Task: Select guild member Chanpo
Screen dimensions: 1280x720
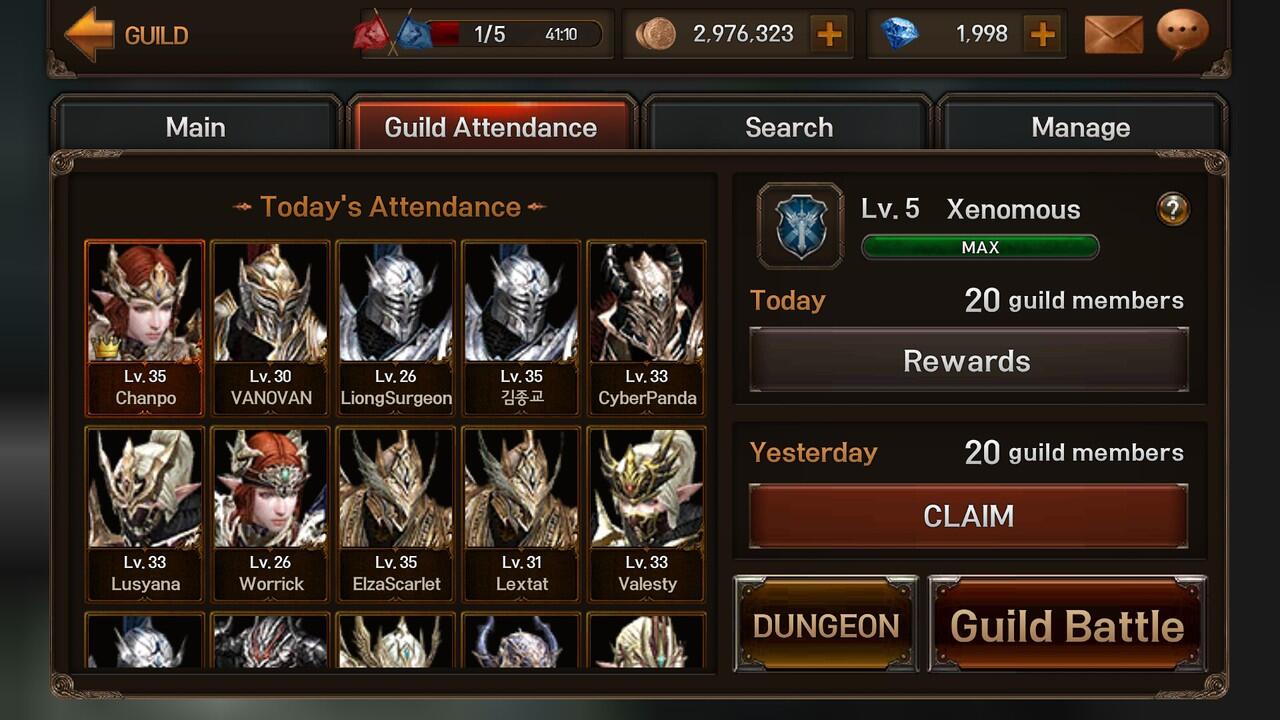Action: coord(145,327)
